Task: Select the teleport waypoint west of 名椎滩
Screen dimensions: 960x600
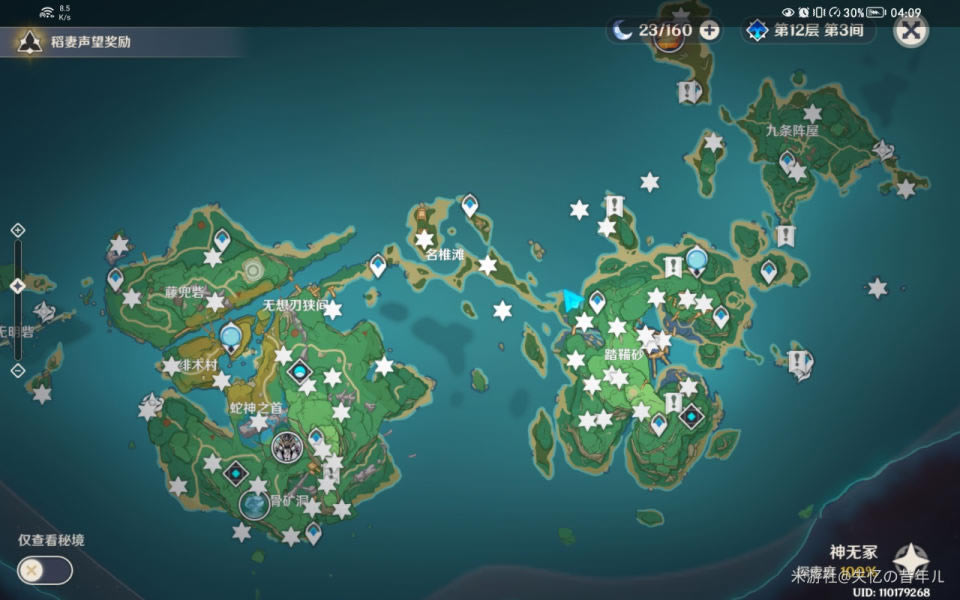Action: coord(377,264)
